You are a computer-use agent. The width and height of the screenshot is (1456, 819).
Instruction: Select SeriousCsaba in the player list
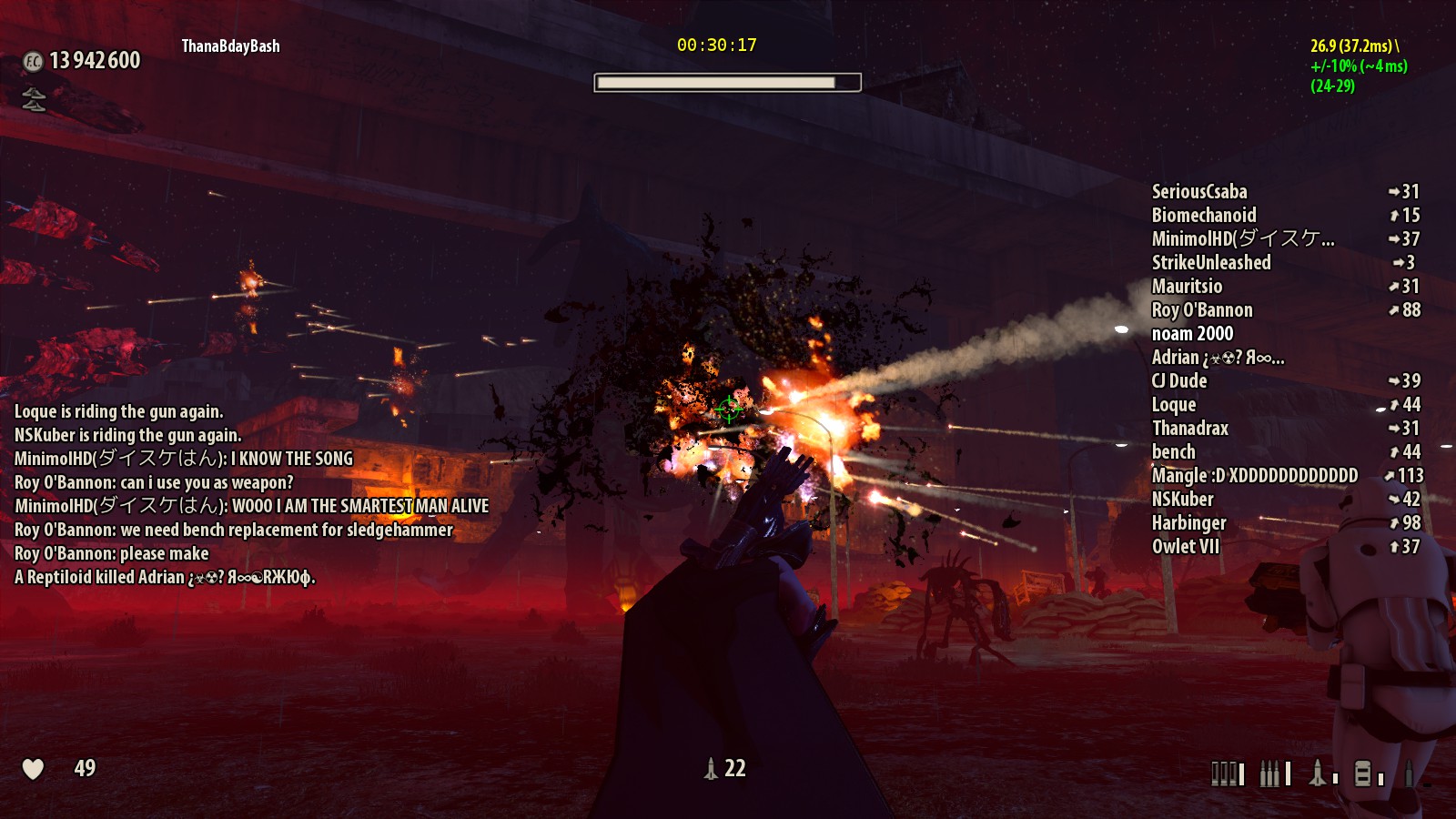(1199, 192)
